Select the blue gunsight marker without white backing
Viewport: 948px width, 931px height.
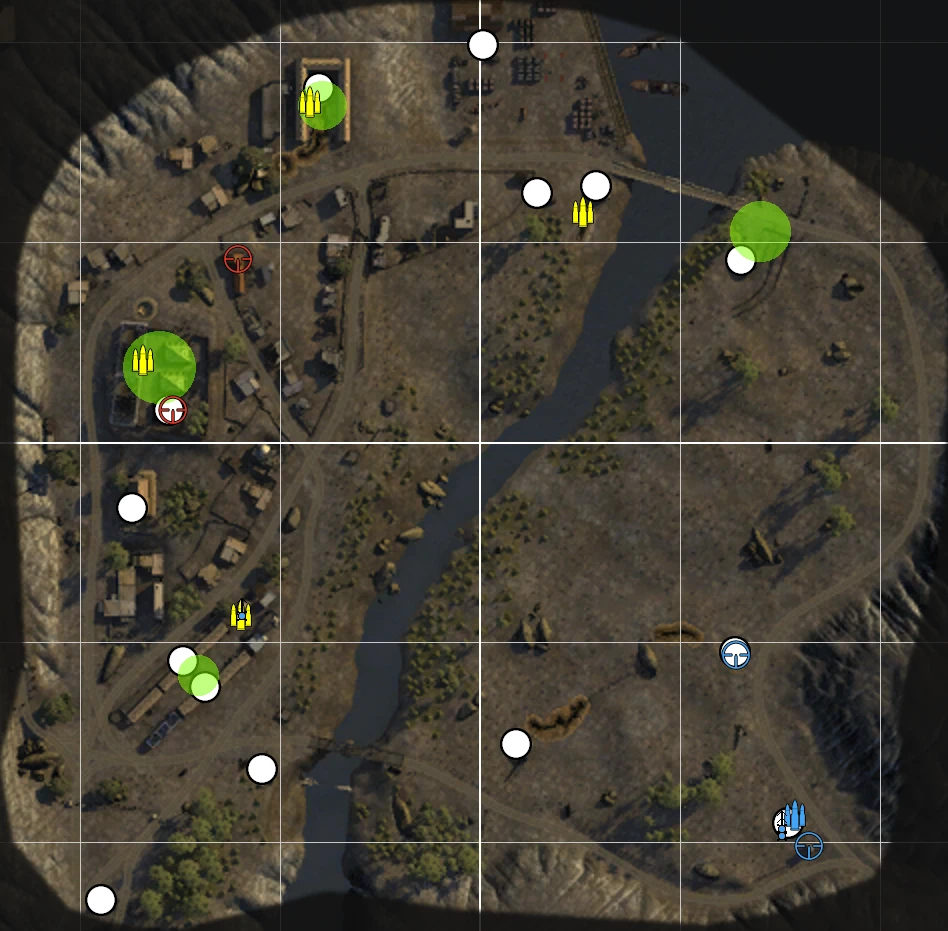(x=809, y=846)
